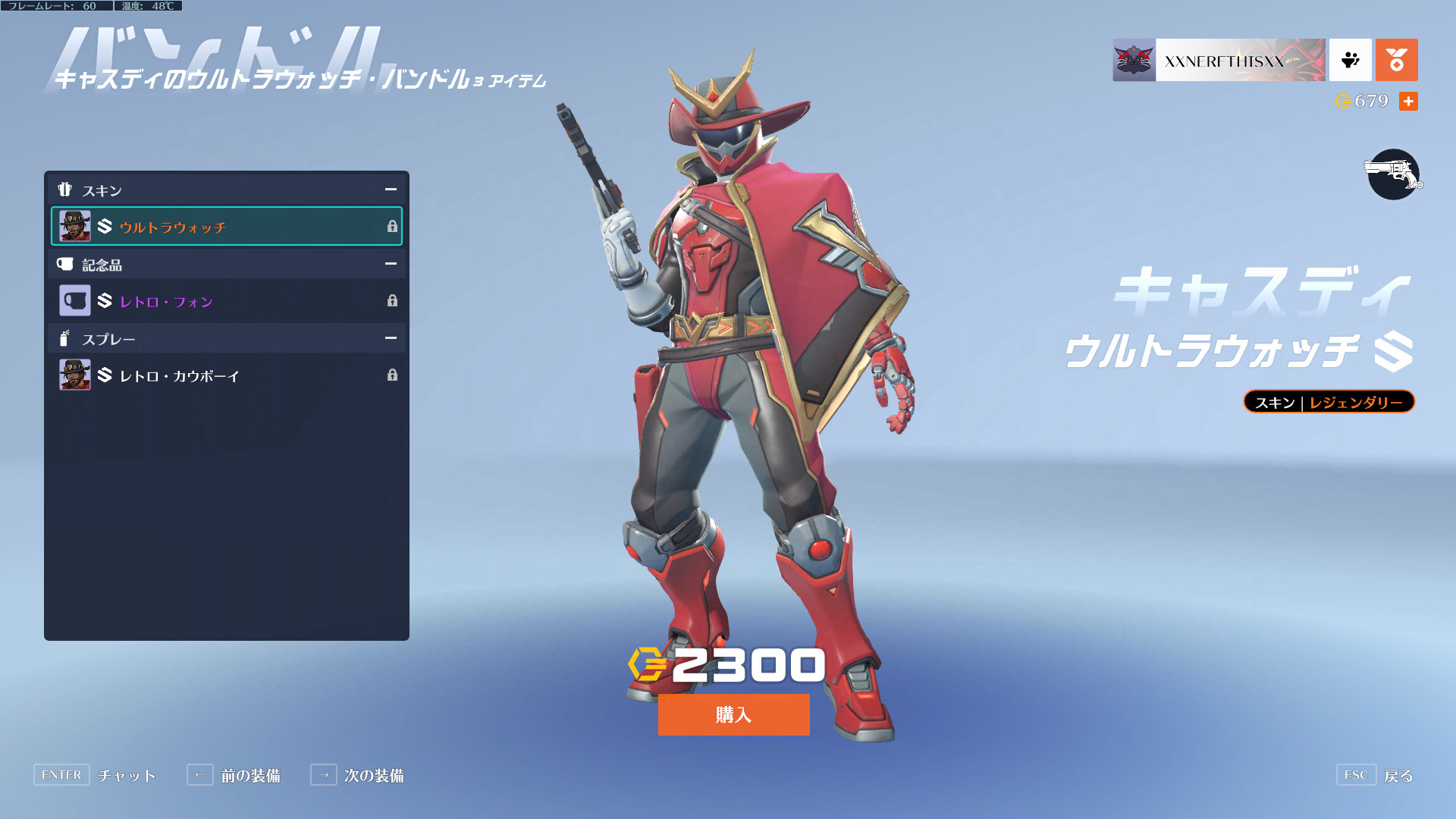Purchase the bundle with the 購入 button
The width and height of the screenshot is (1456, 819).
pos(733,714)
